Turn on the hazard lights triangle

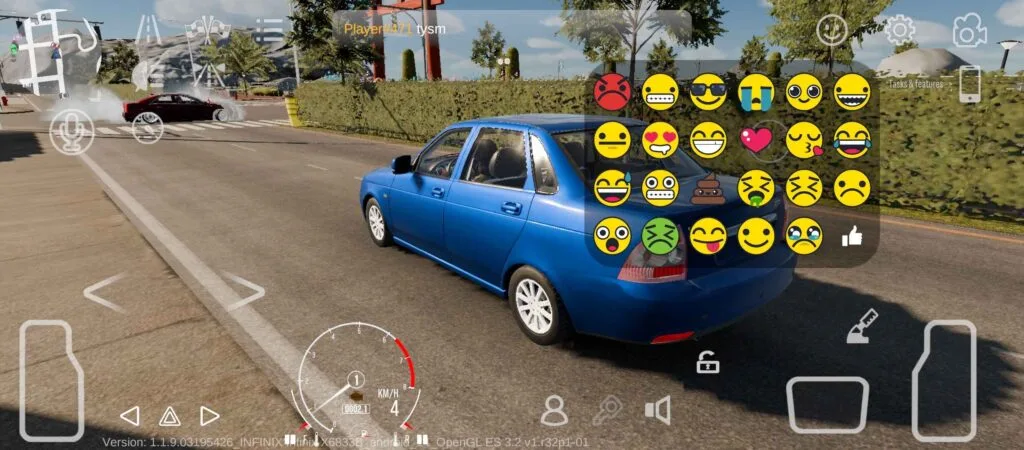coord(169,416)
